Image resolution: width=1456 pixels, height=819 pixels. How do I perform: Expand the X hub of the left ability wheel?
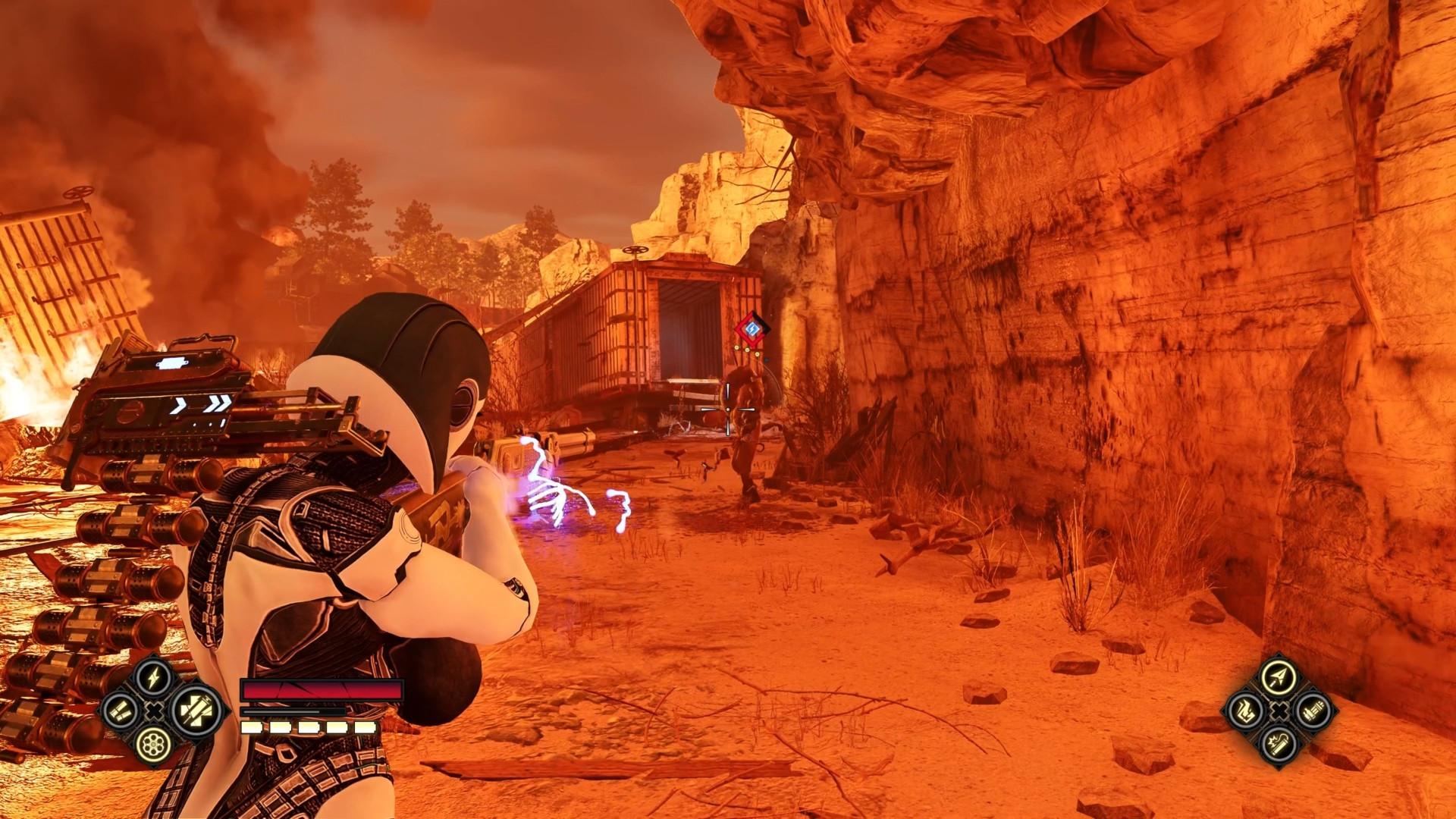153,711
